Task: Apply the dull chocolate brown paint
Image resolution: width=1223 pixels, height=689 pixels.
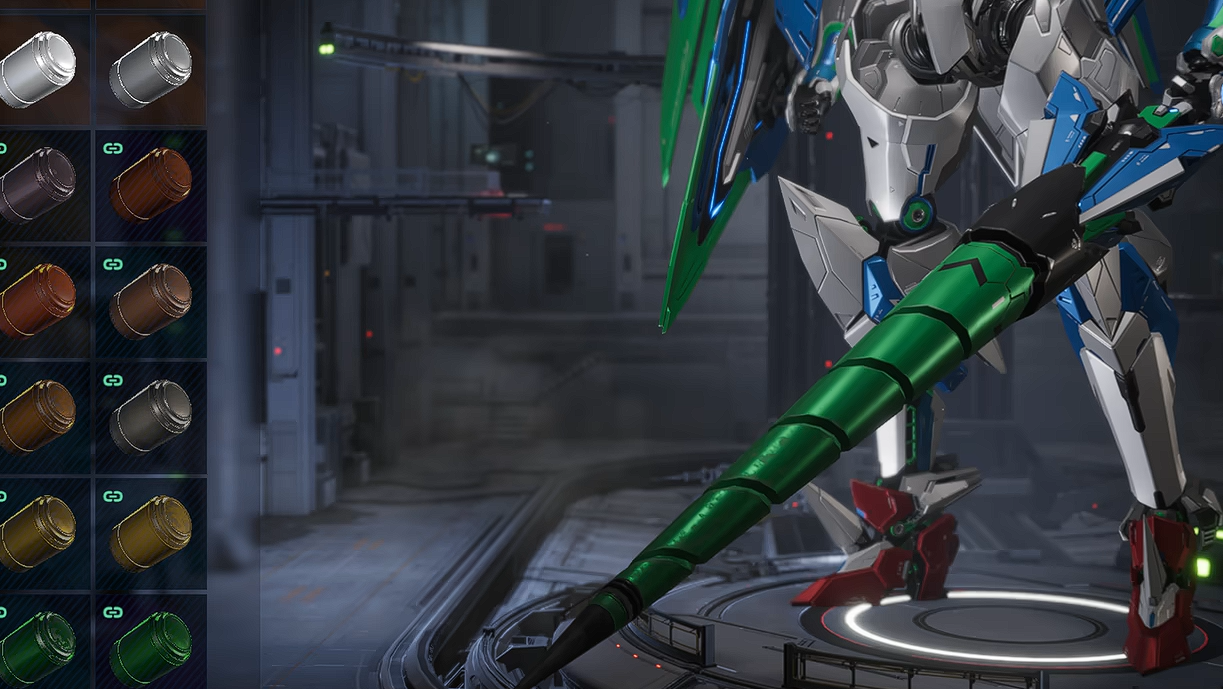Action: coord(150,301)
